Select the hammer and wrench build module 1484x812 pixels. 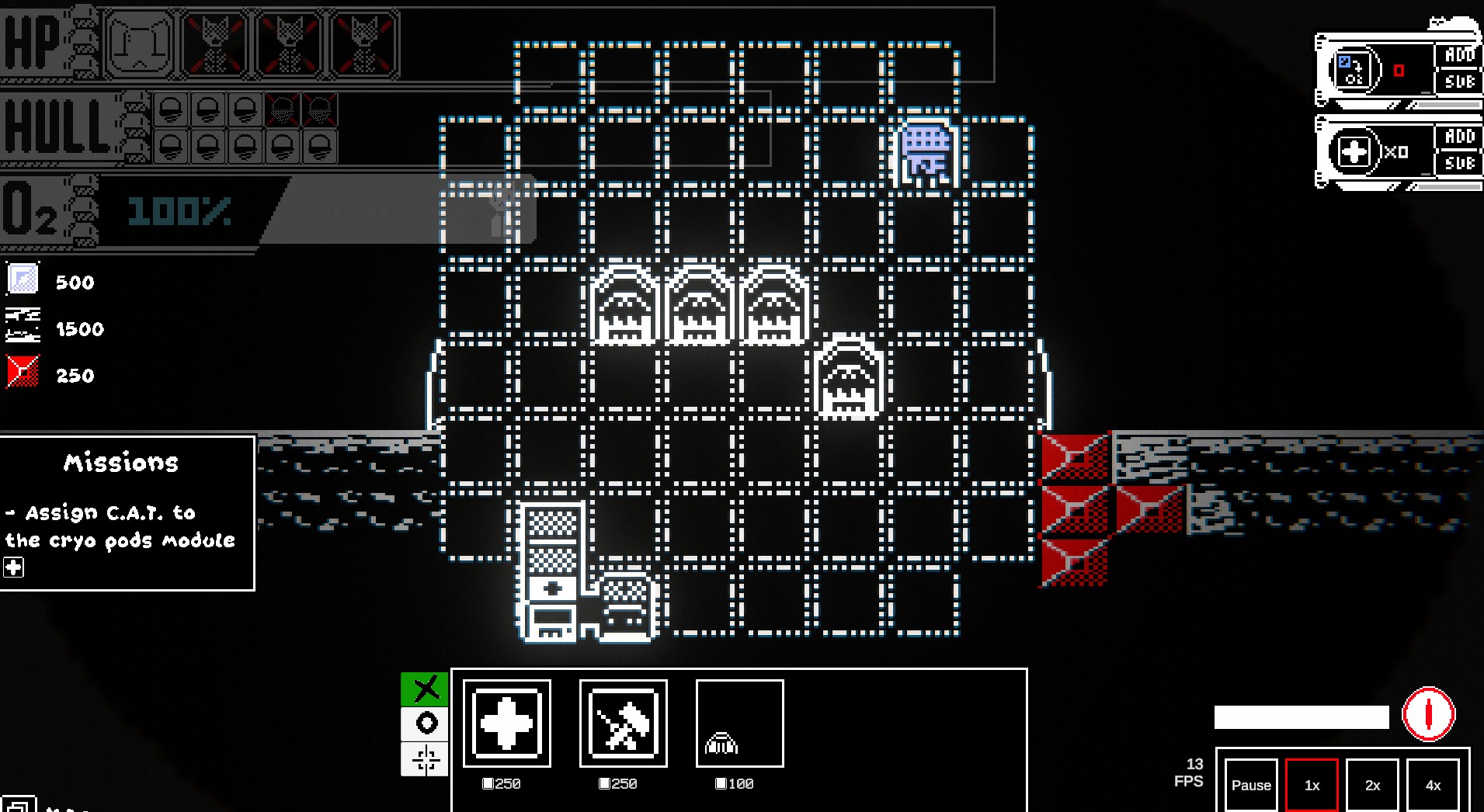click(x=624, y=724)
